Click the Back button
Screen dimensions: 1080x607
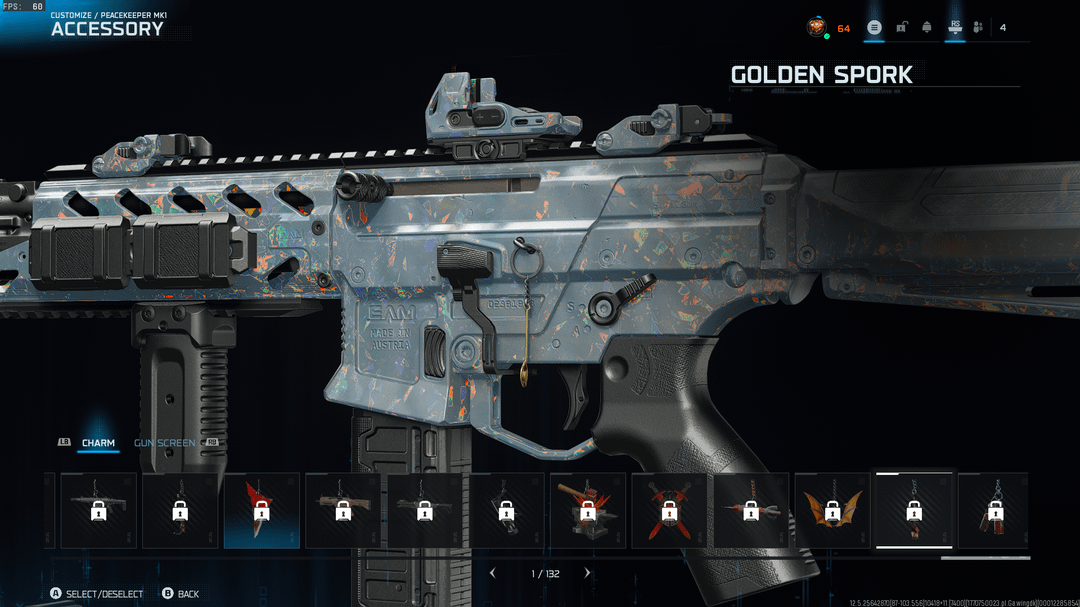(x=180, y=594)
